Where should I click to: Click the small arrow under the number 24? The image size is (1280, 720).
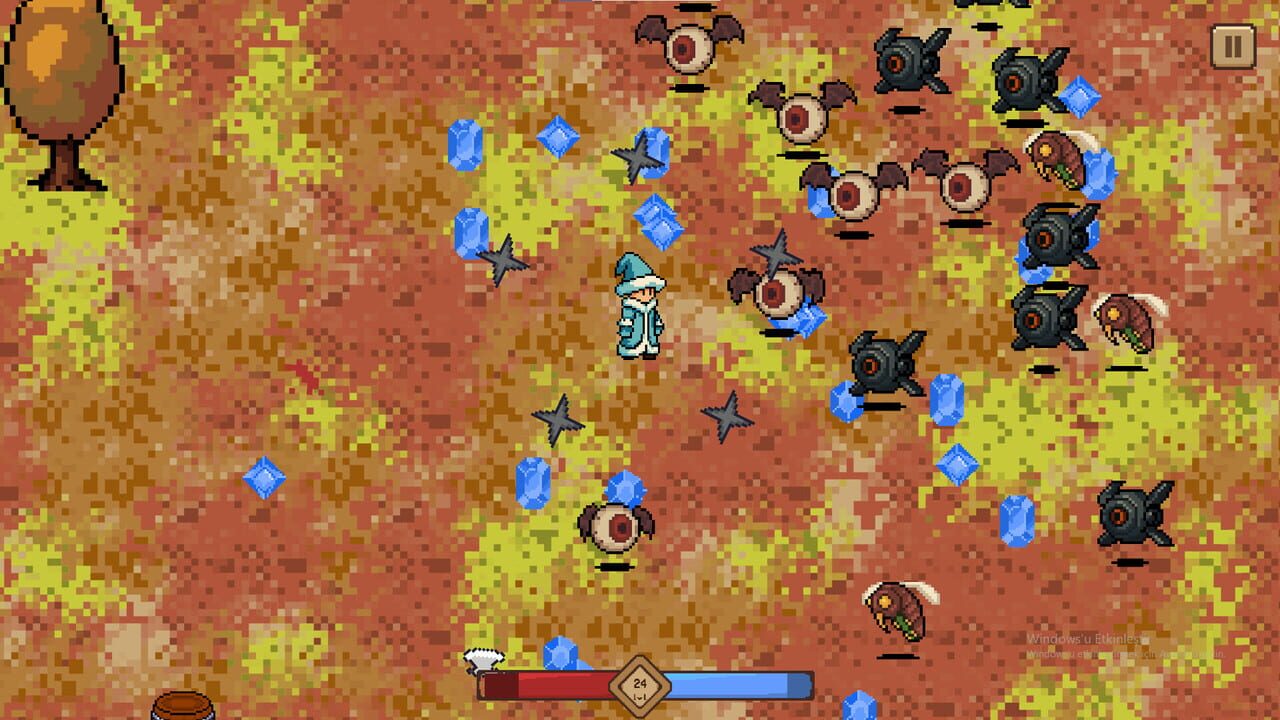[x=640, y=695]
